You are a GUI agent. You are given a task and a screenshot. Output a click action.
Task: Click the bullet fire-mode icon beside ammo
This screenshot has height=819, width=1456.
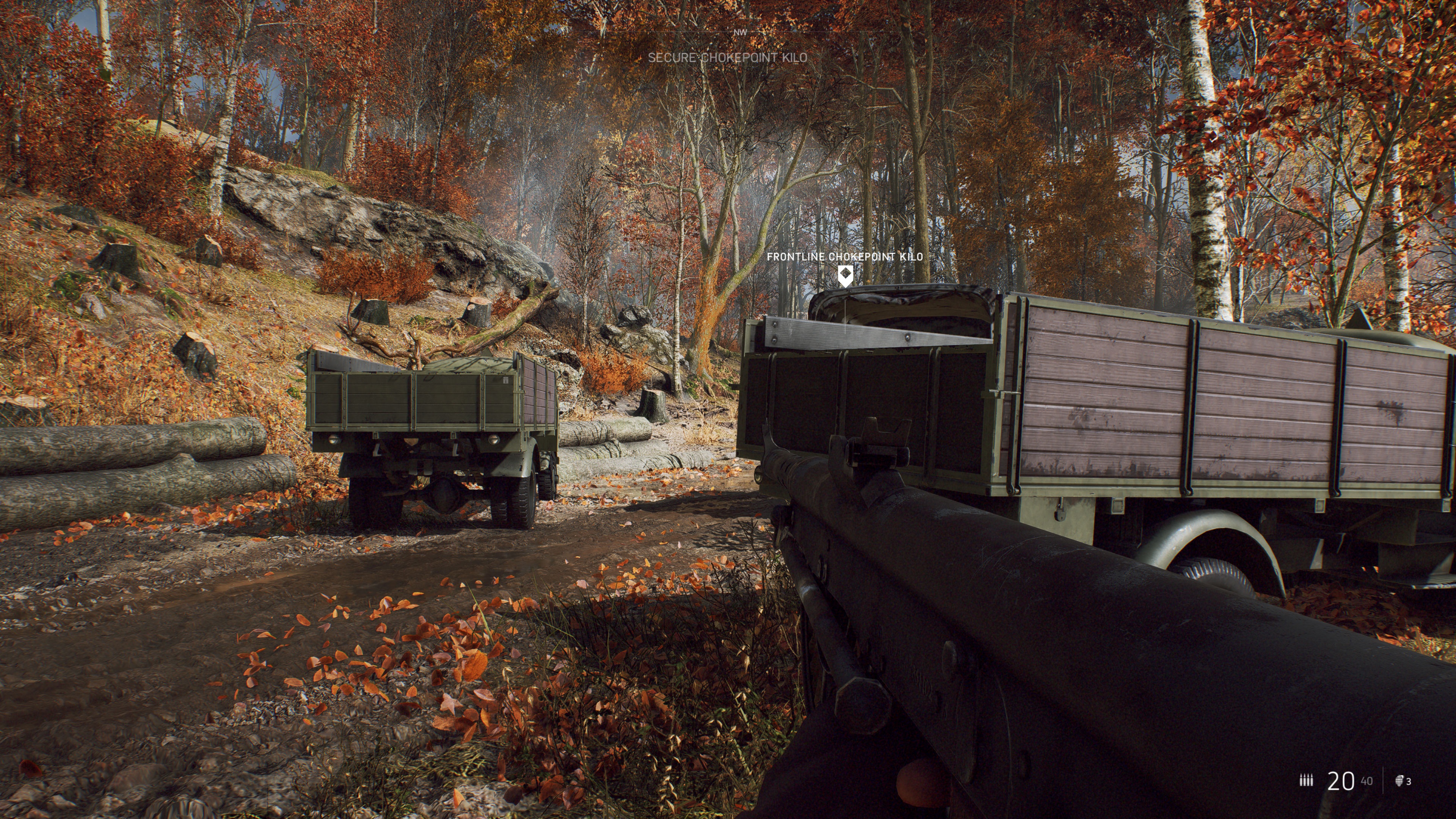[1306, 781]
